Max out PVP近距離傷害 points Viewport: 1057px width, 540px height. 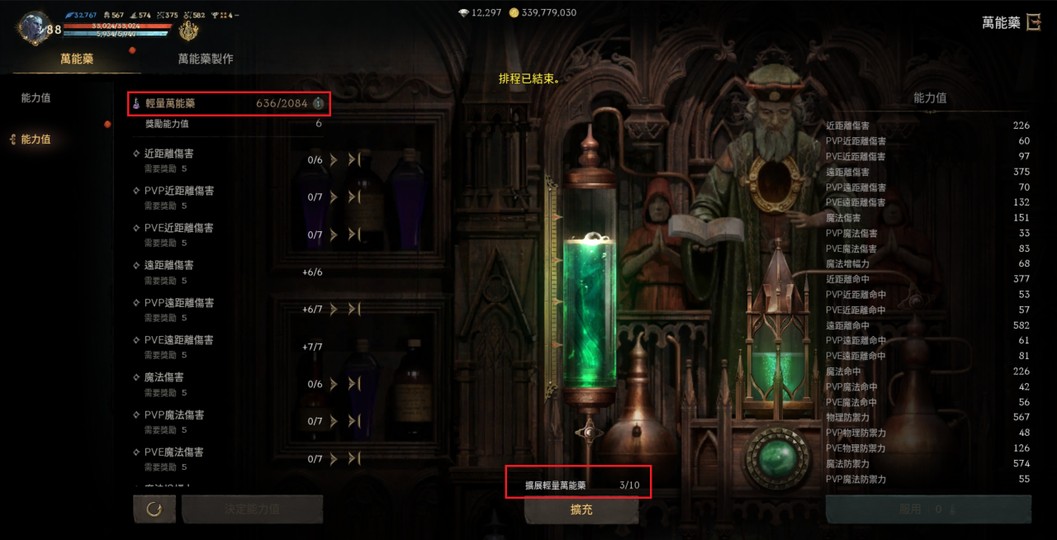tap(353, 197)
